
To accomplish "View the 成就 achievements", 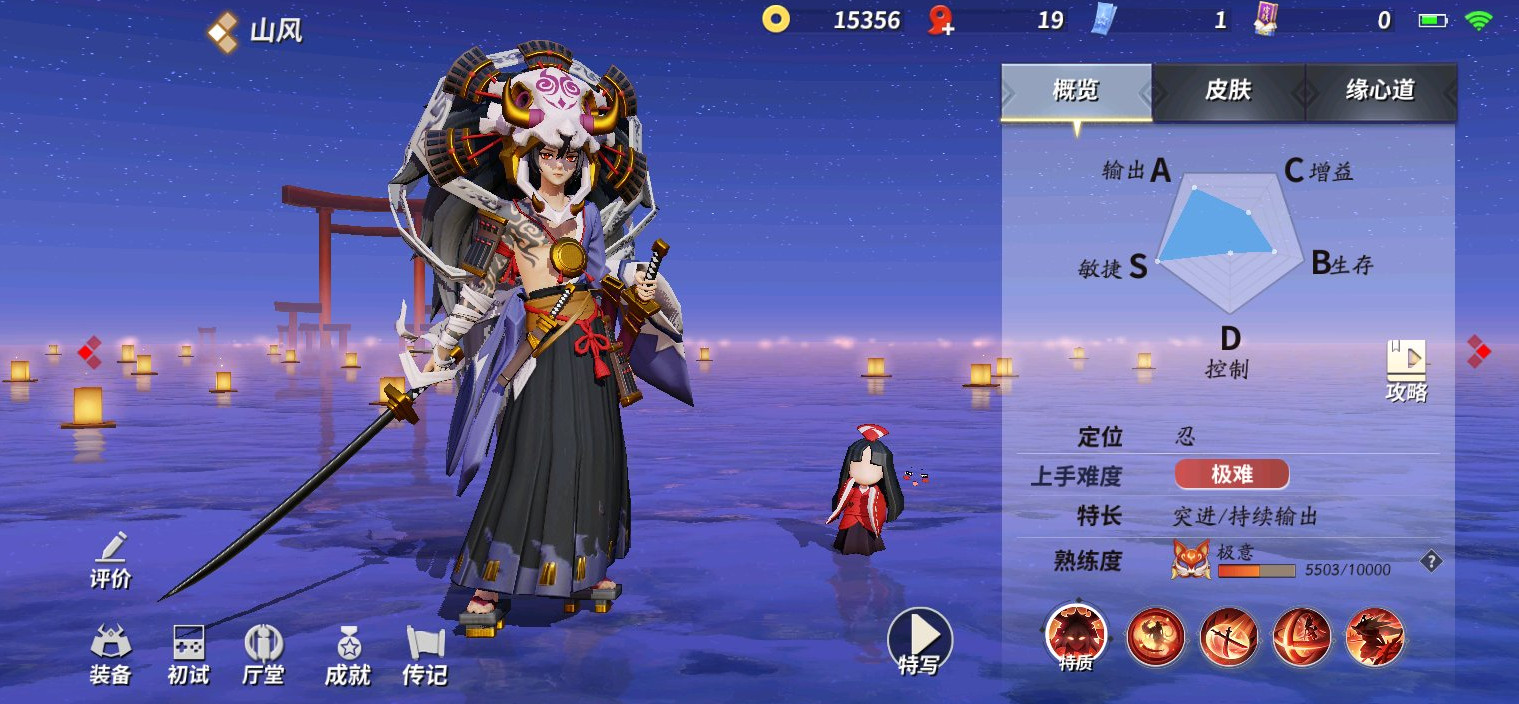I will tap(347, 655).
